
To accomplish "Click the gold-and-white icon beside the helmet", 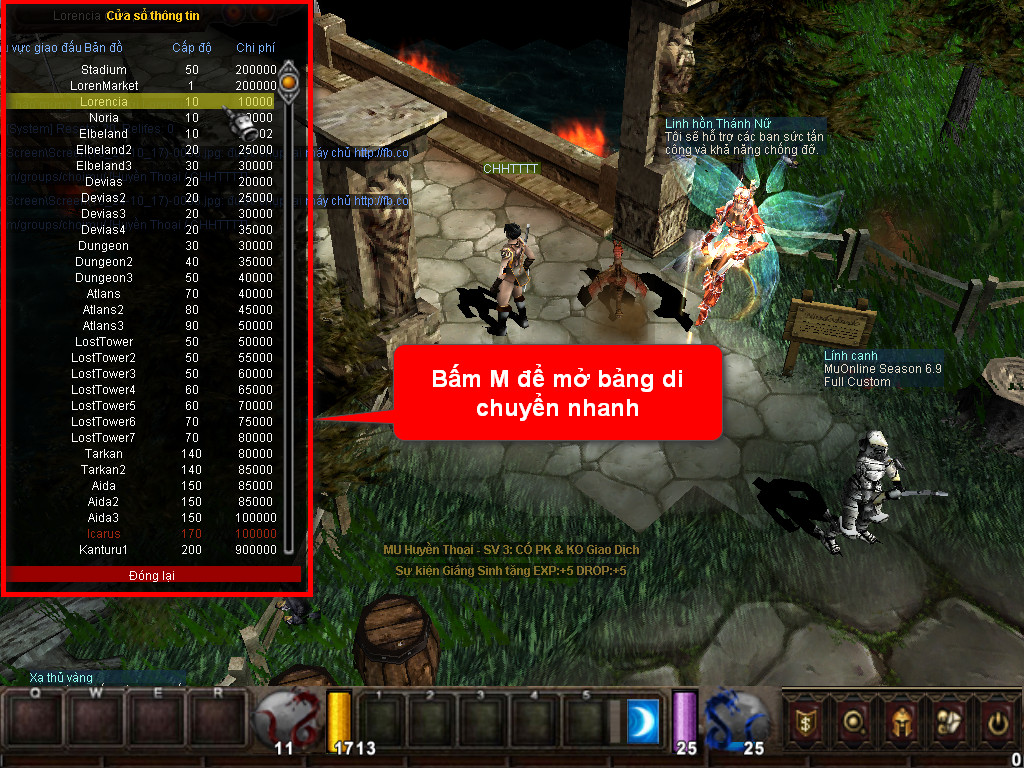I will [948, 721].
